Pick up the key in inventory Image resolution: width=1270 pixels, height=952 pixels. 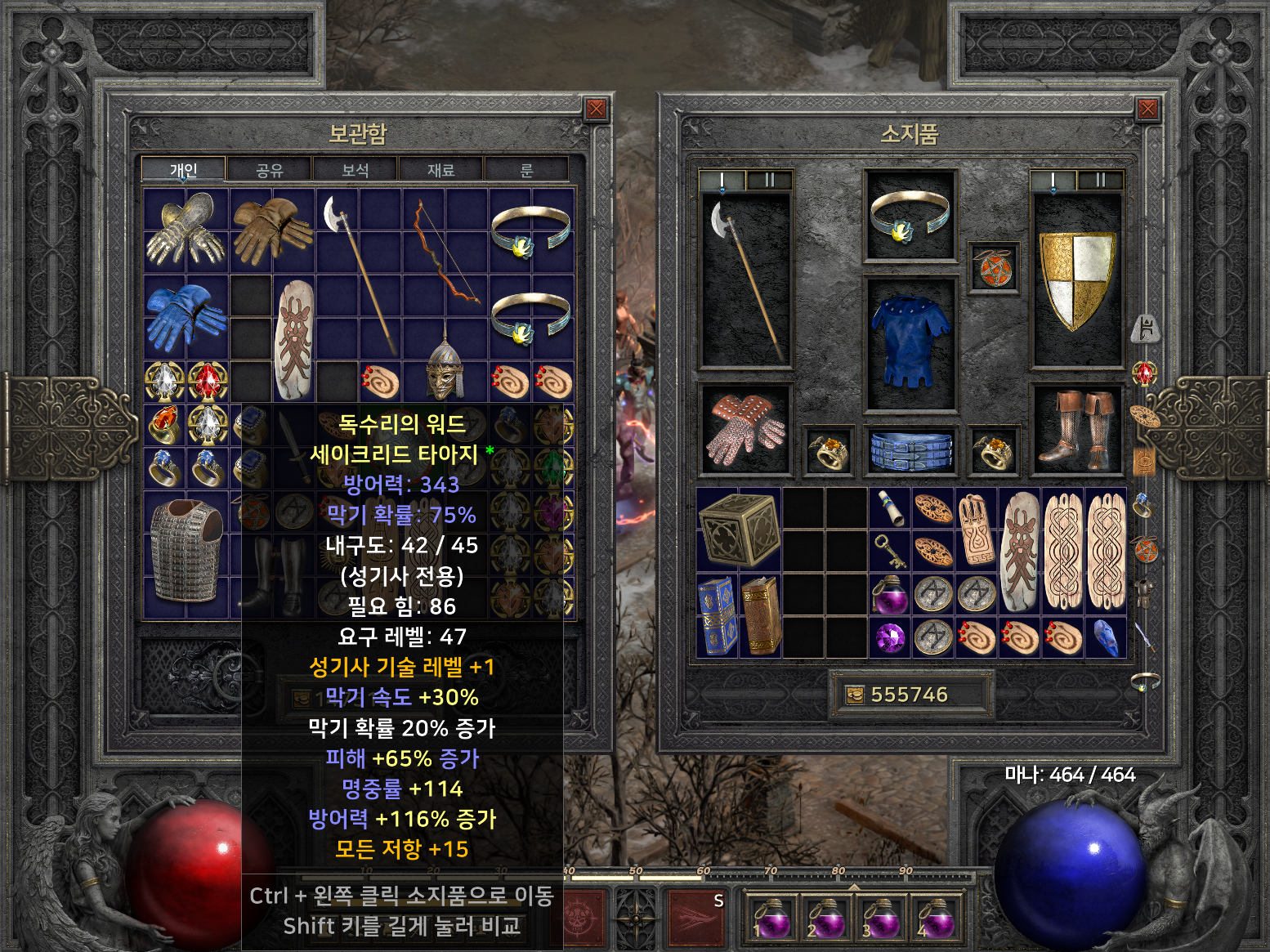(888, 552)
